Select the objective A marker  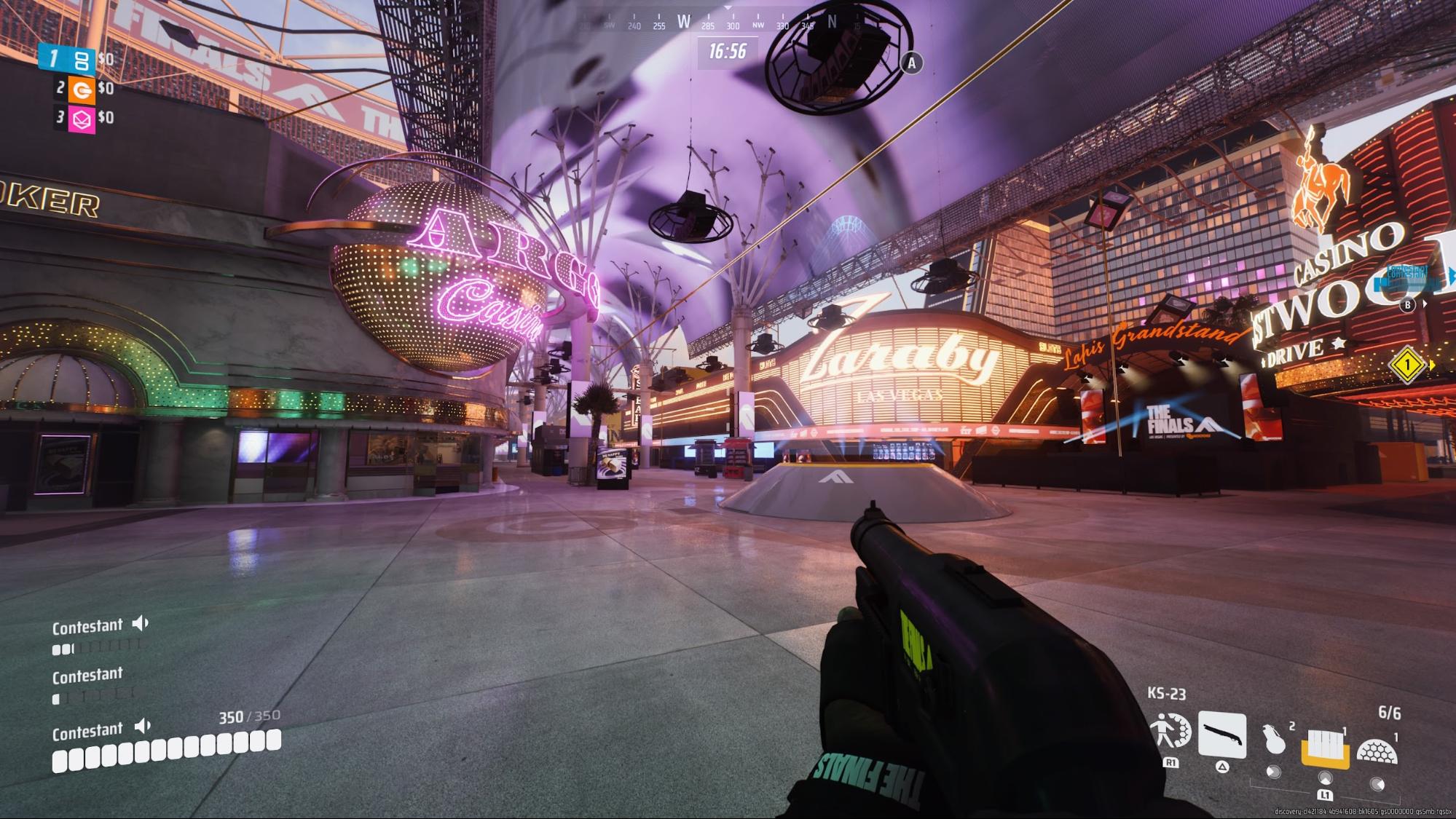click(911, 63)
